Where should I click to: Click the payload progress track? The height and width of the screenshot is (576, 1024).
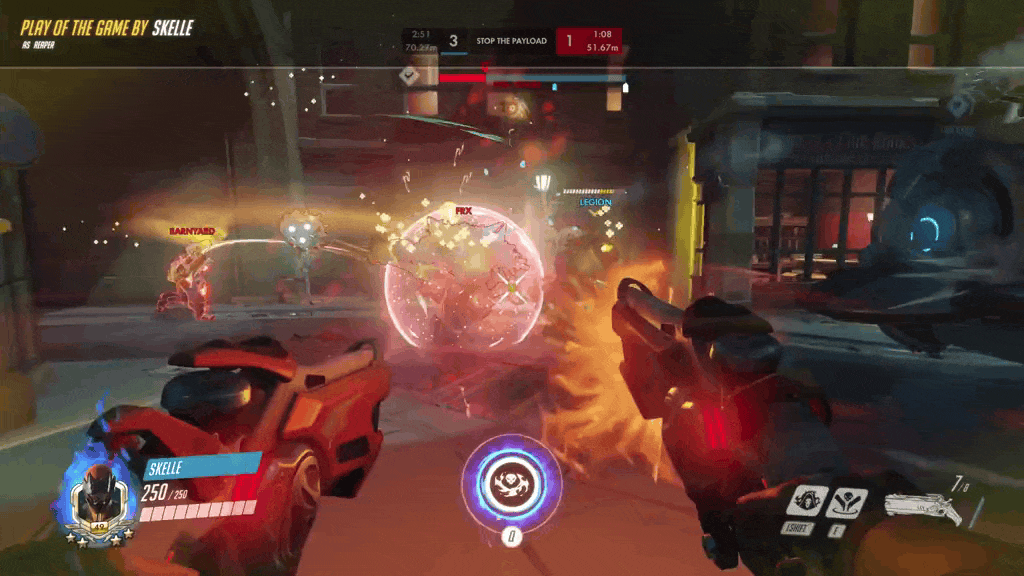(530, 77)
